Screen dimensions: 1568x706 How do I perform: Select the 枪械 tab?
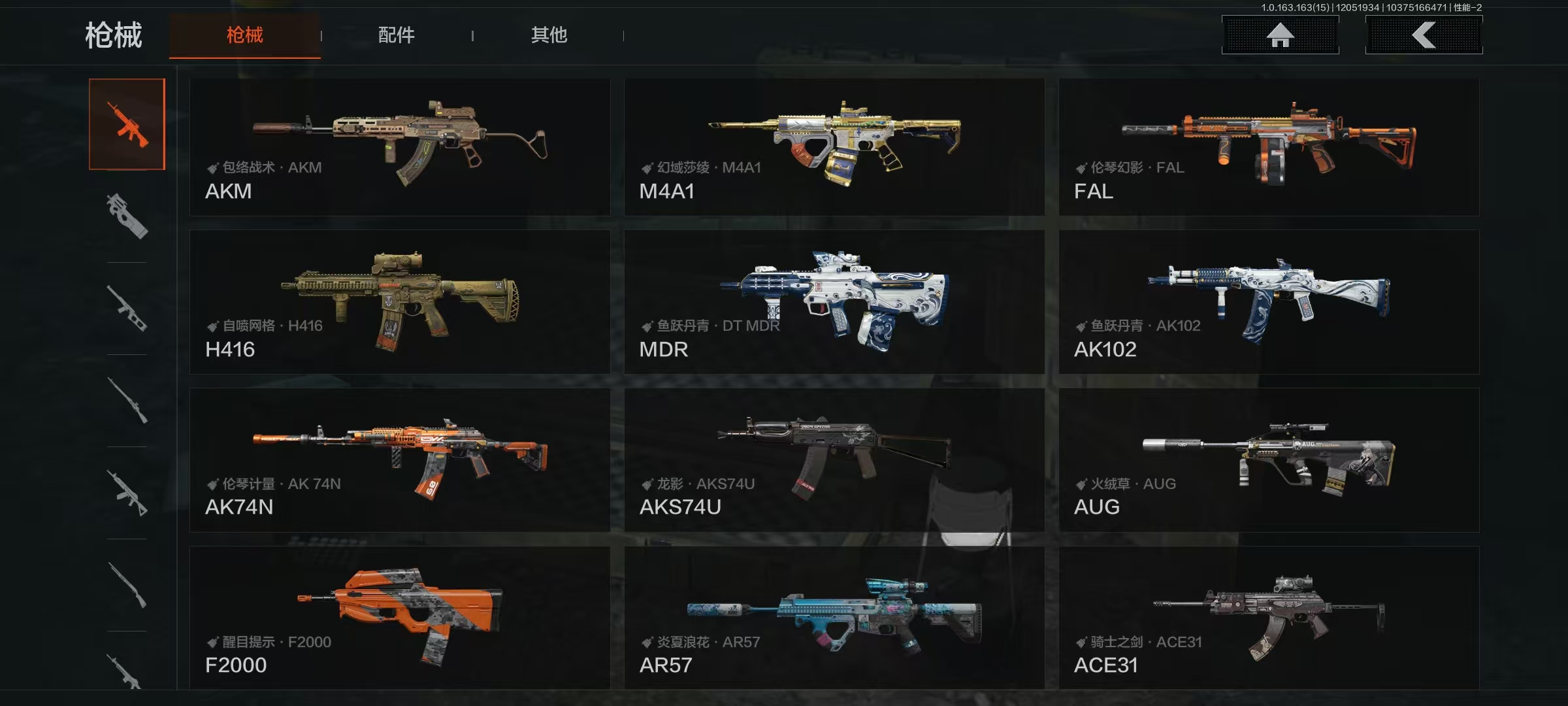click(244, 35)
